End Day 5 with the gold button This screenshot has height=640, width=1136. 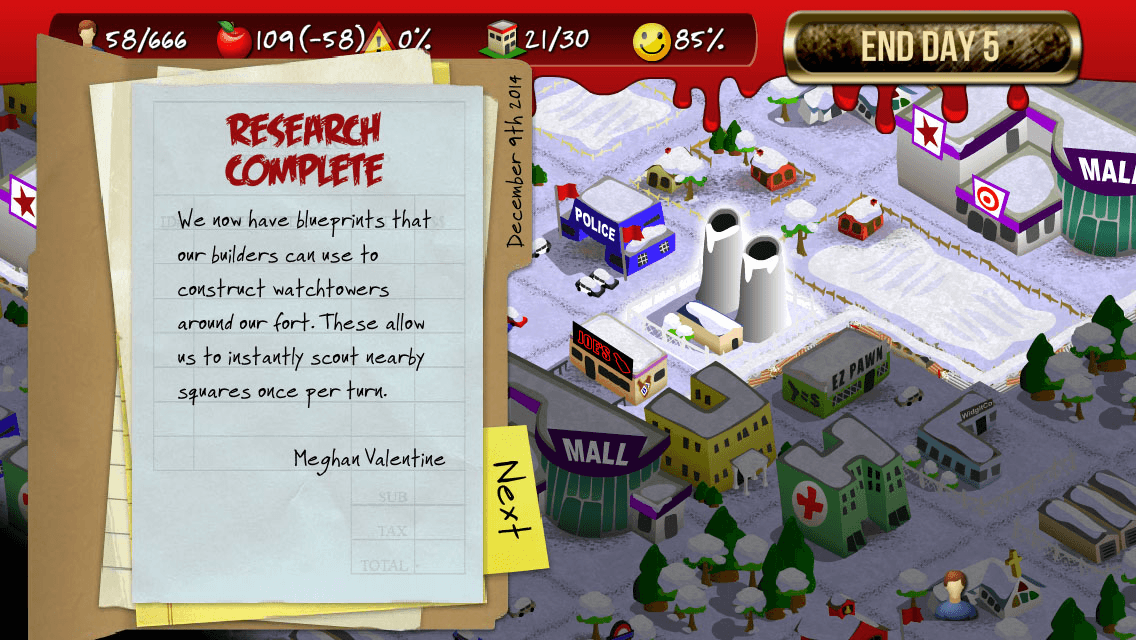click(x=931, y=47)
